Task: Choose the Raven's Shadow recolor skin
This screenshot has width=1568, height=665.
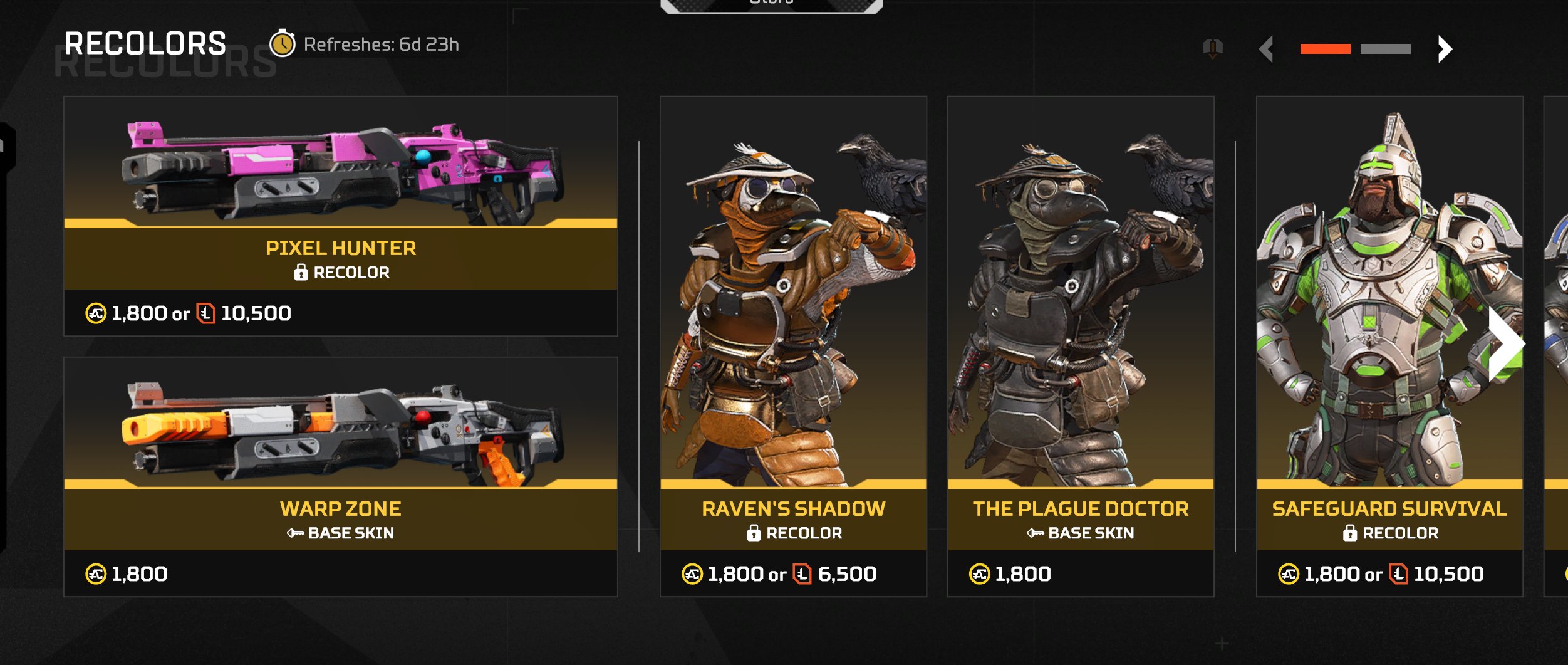Action: (x=792, y=346)
